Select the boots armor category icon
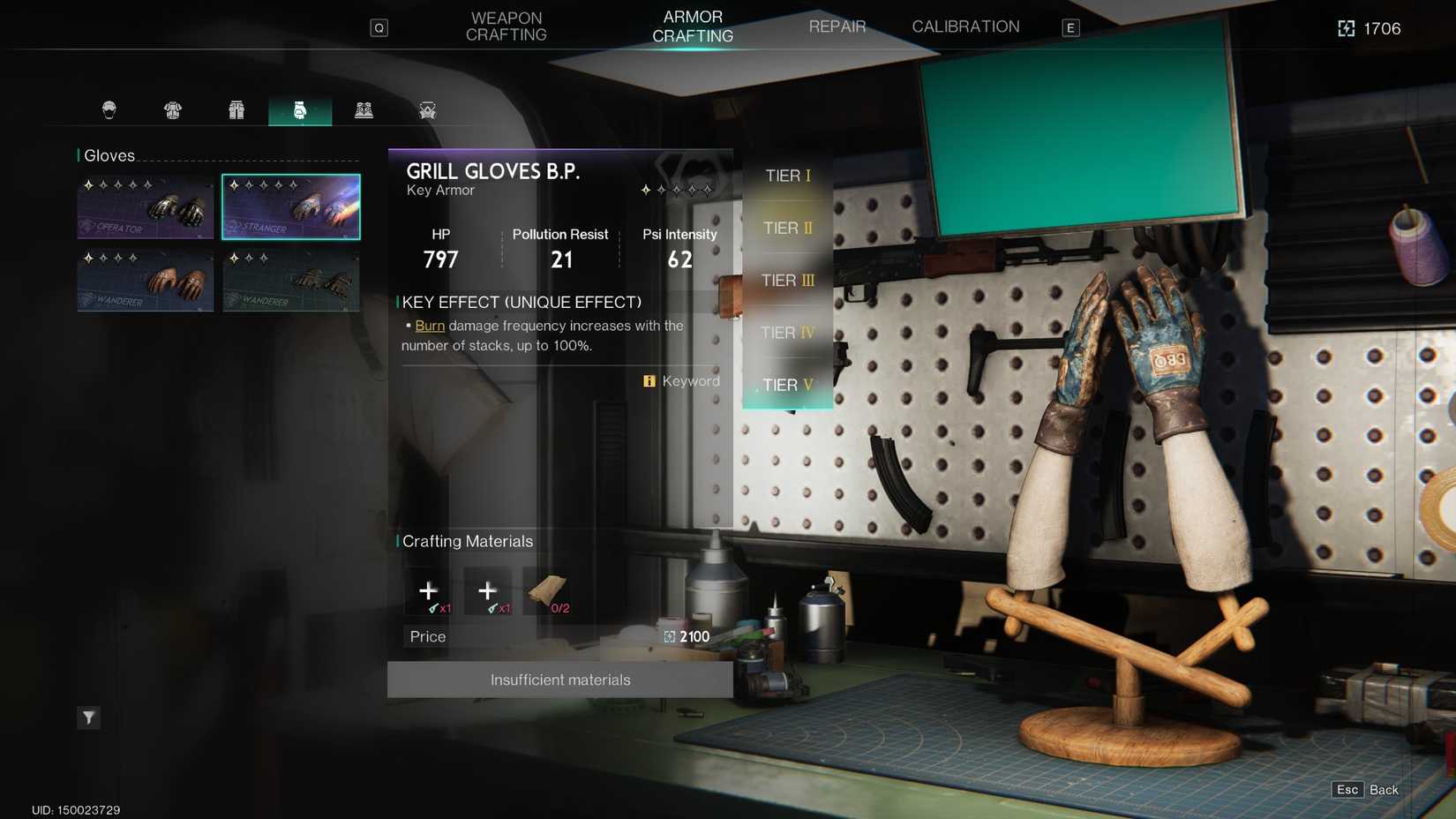The image size is (1456, 819). (364, 109)
